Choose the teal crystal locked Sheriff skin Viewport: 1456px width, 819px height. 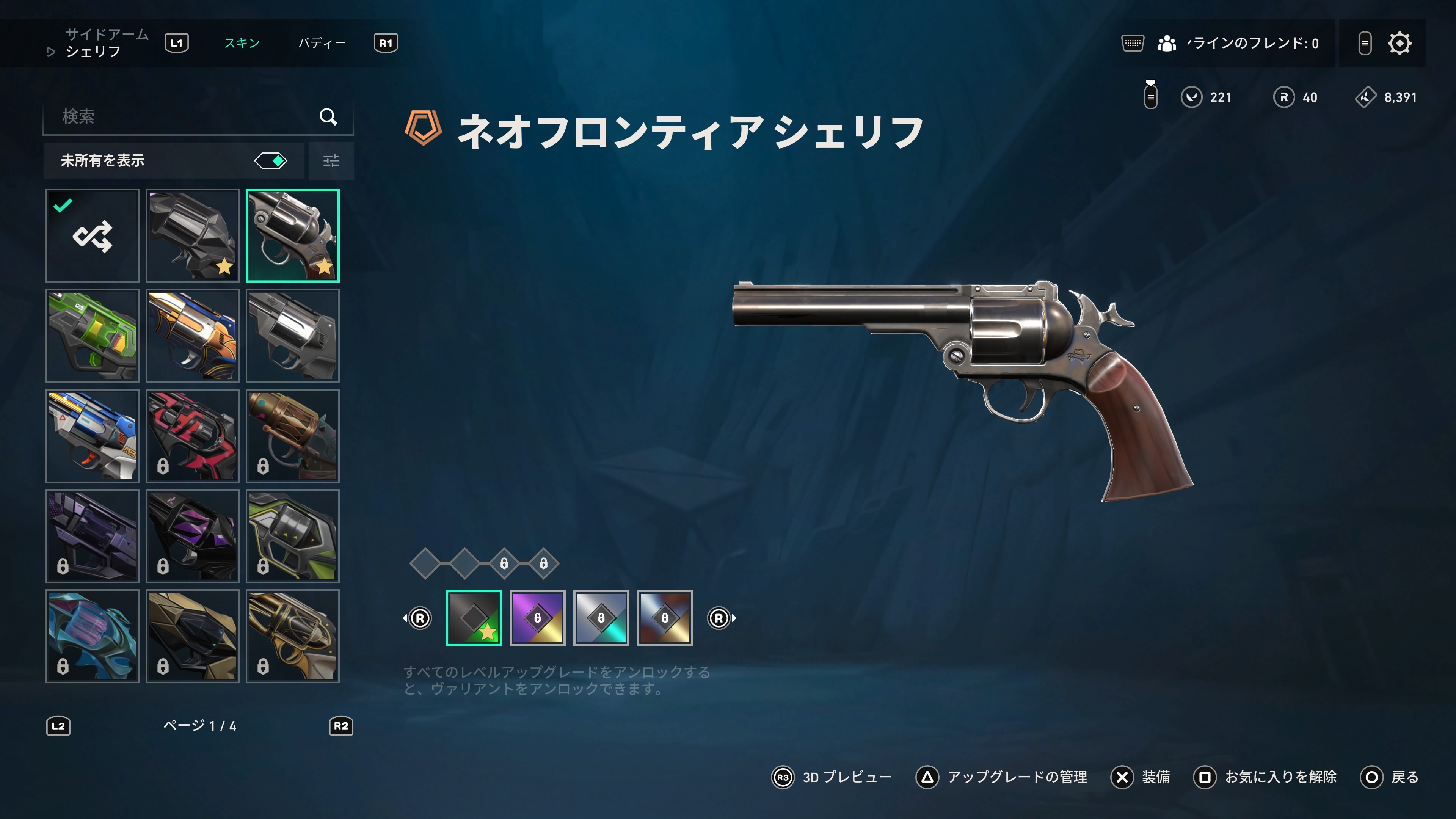coord(92,636)
